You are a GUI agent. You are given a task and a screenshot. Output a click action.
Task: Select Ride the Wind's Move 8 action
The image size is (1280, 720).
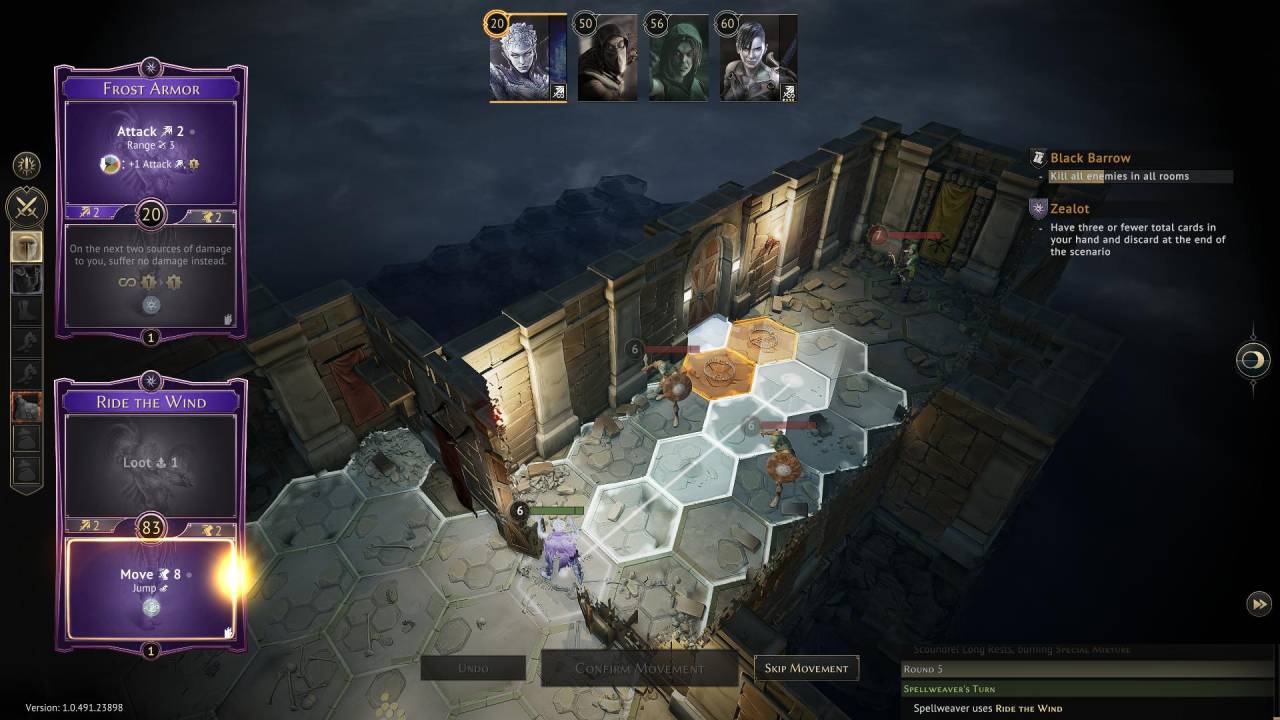[151, 588]
